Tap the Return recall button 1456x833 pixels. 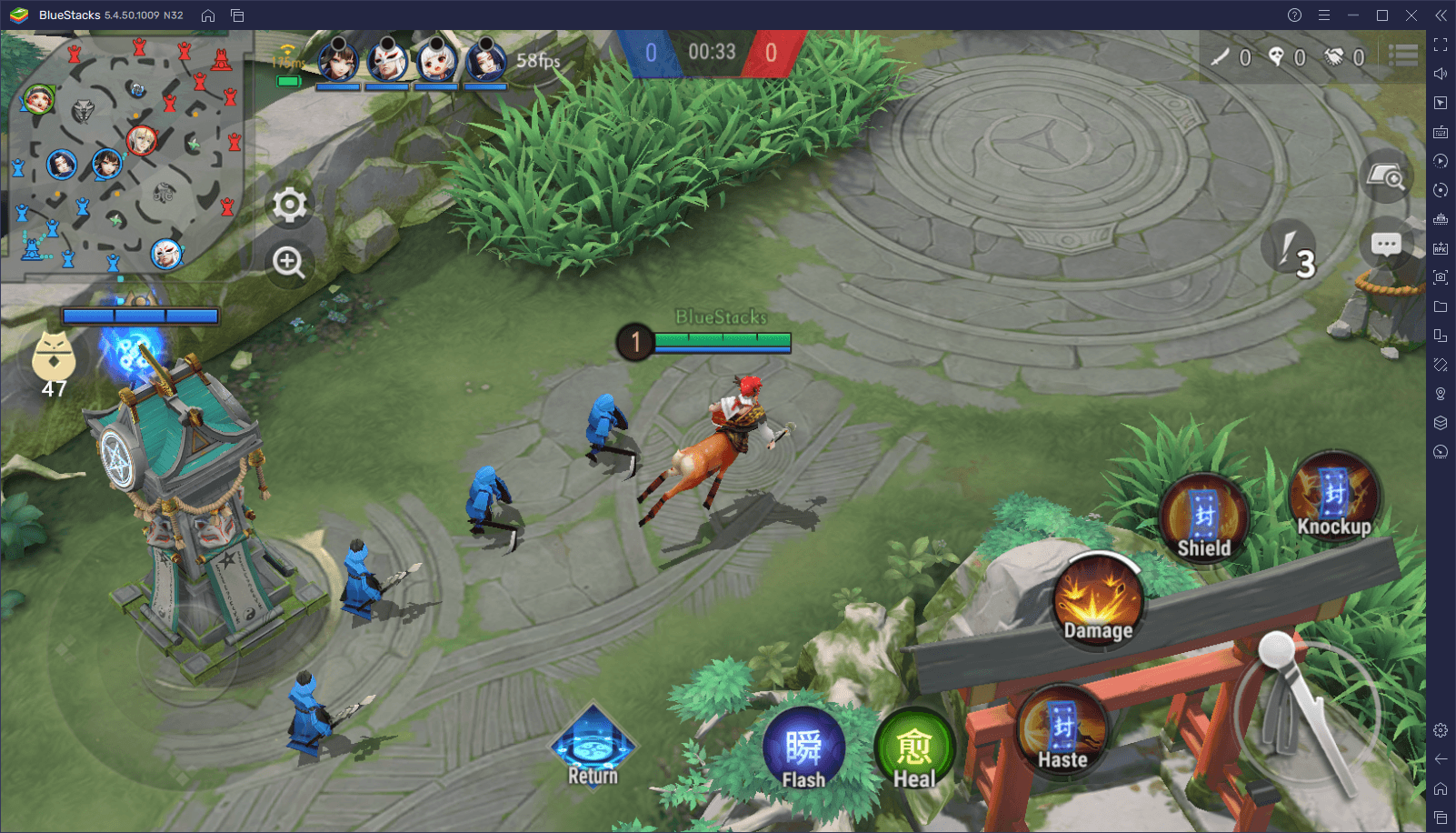point(593,748)
